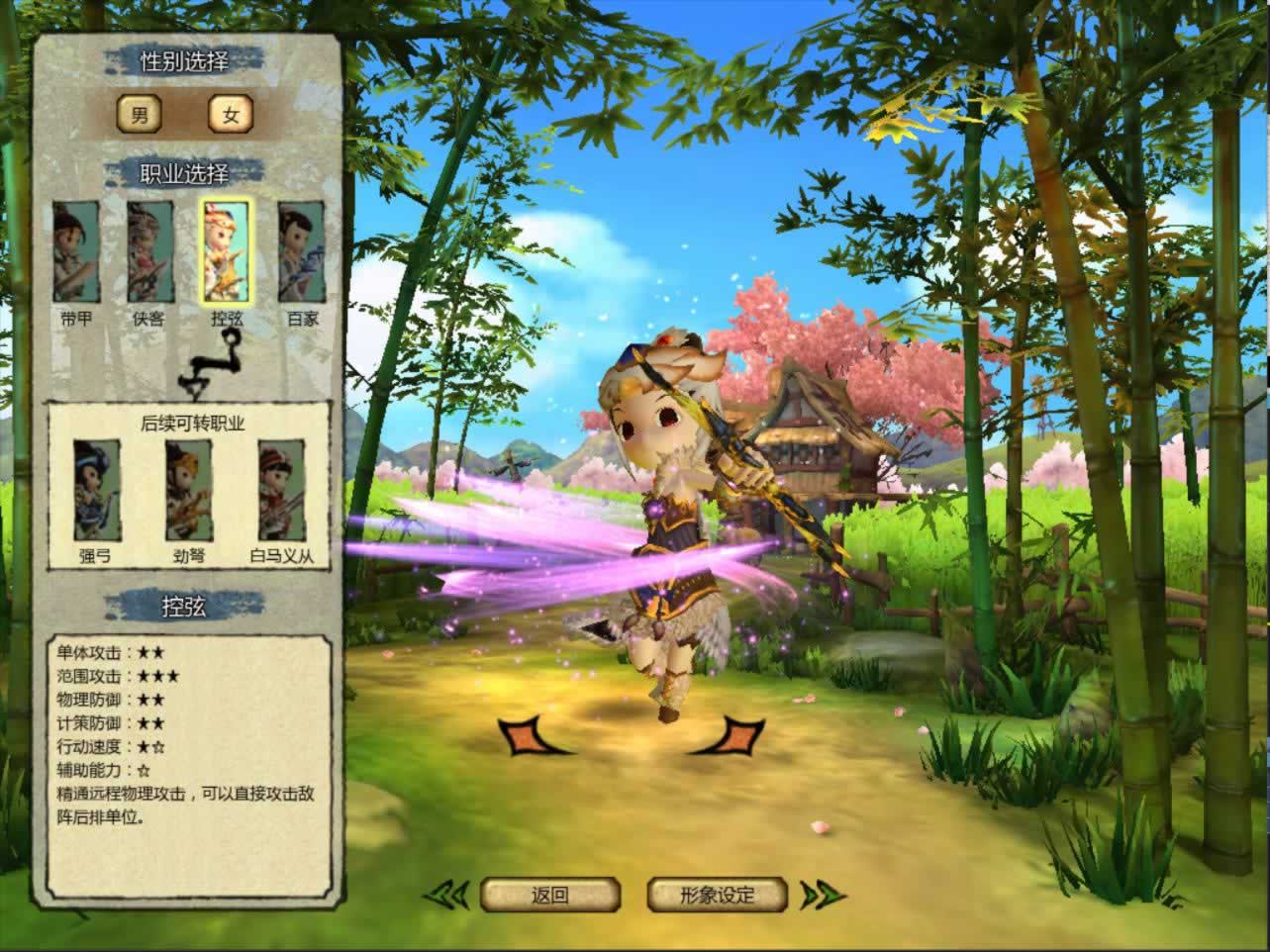View the 劲弩 advanced class portrait
This screenshot has height=952, width=1270.
(x=189, y=491)
